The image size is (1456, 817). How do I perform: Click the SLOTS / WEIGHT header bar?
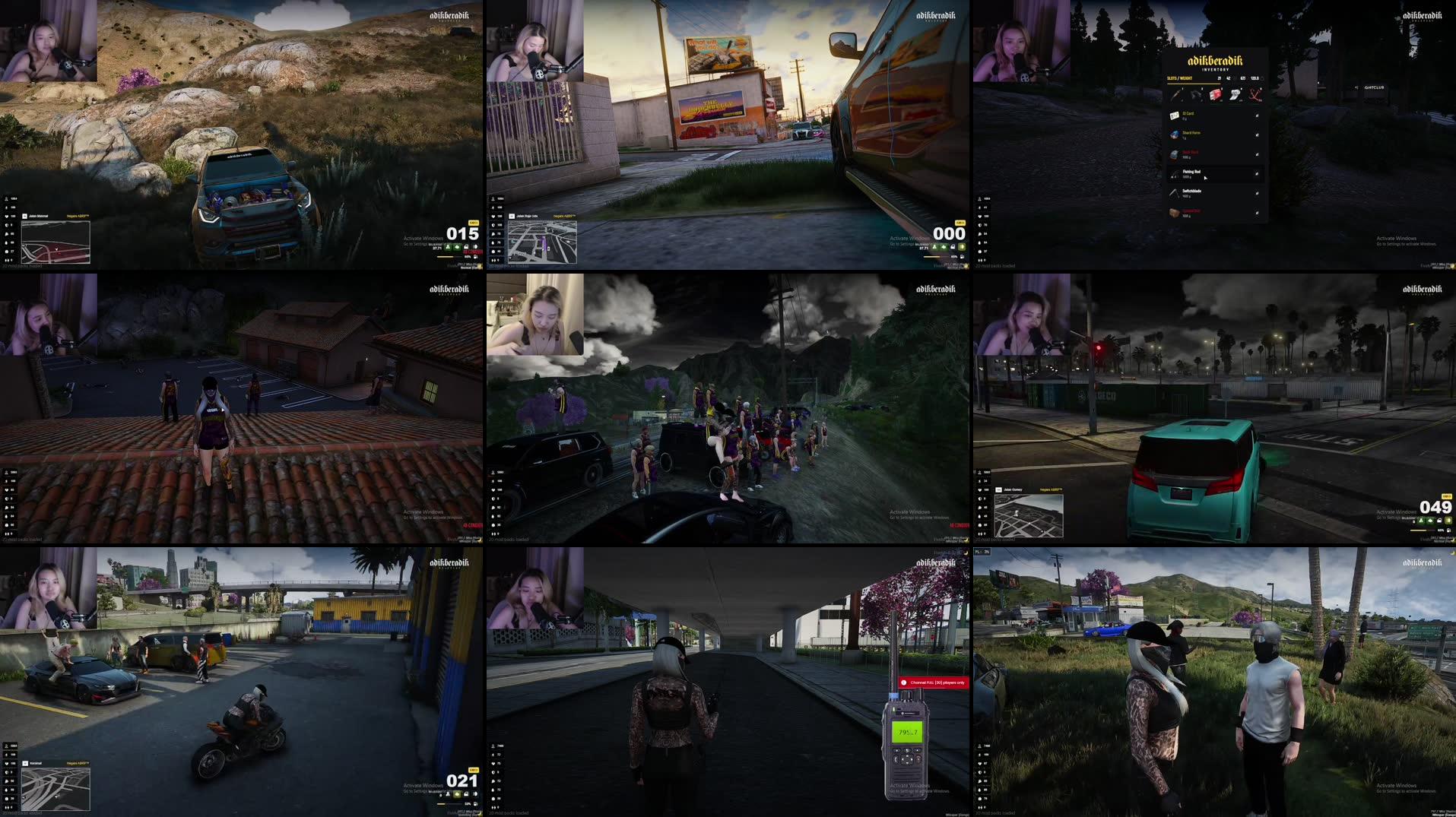pos(1179,78)
